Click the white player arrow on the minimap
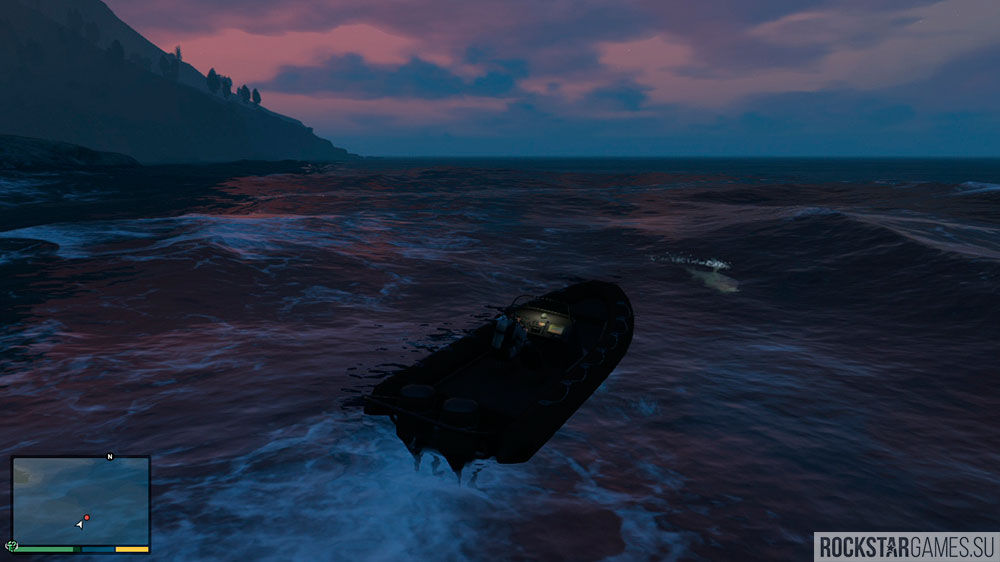Viewport: 1000px width, 562px height. pyautogui.click(x=79, y=524)
